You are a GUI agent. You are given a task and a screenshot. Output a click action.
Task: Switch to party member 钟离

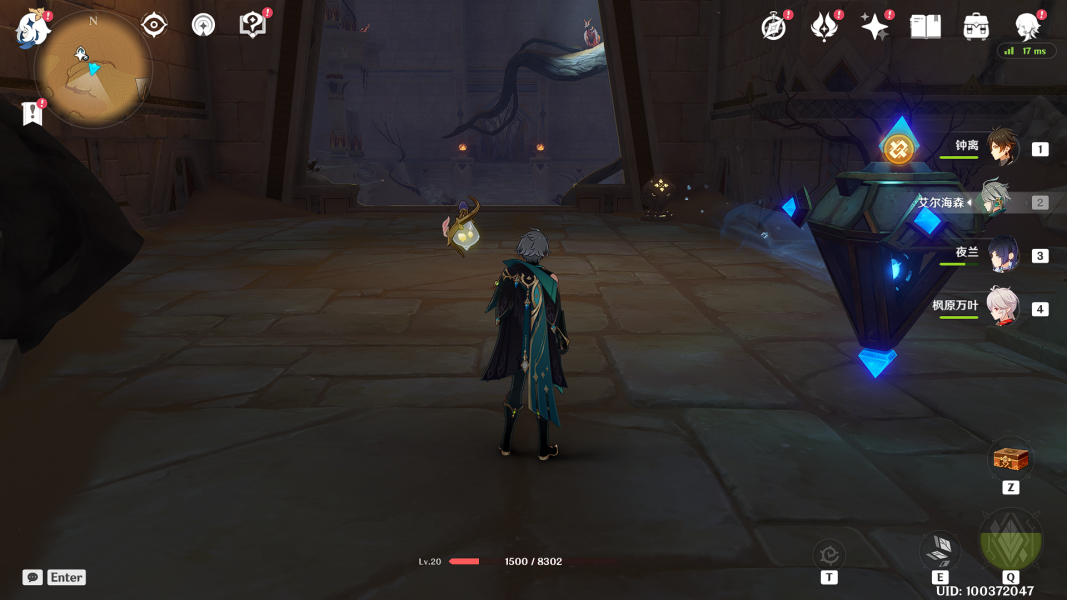click(x=1002, y=148)
